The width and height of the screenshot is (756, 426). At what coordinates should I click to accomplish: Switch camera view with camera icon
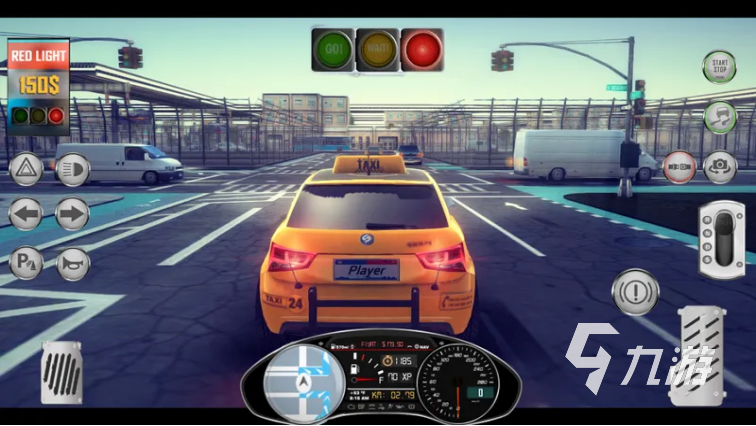720,166
